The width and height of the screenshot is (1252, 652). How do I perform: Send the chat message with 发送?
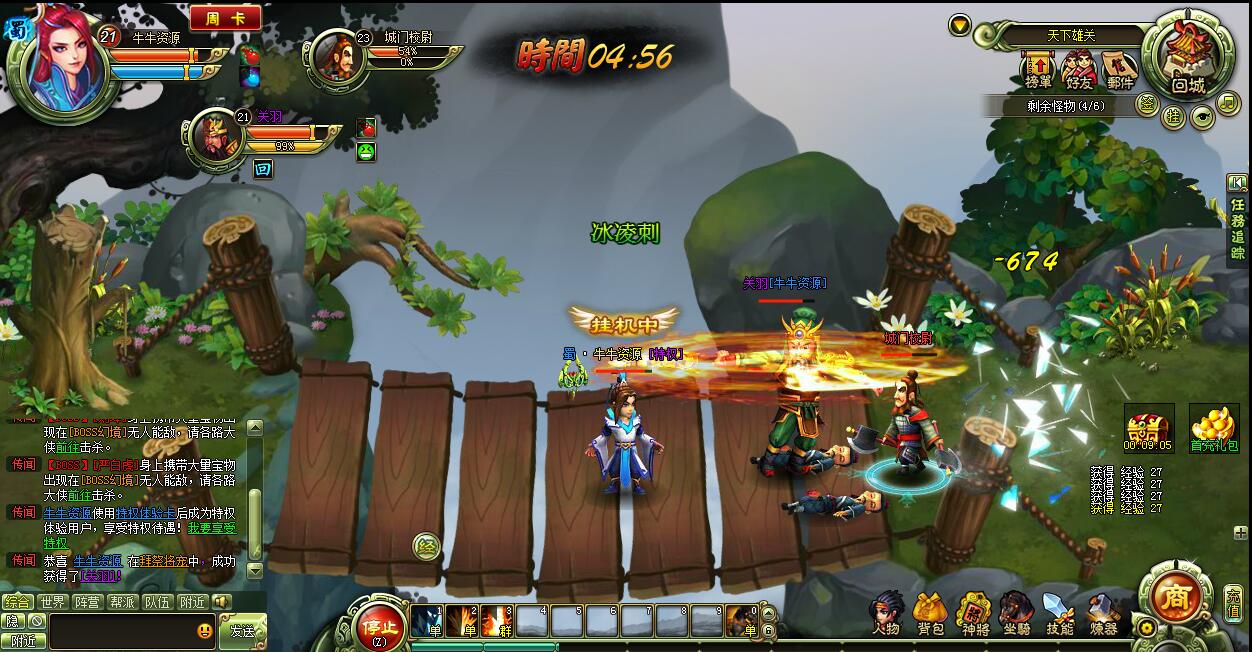pos(242,631)
